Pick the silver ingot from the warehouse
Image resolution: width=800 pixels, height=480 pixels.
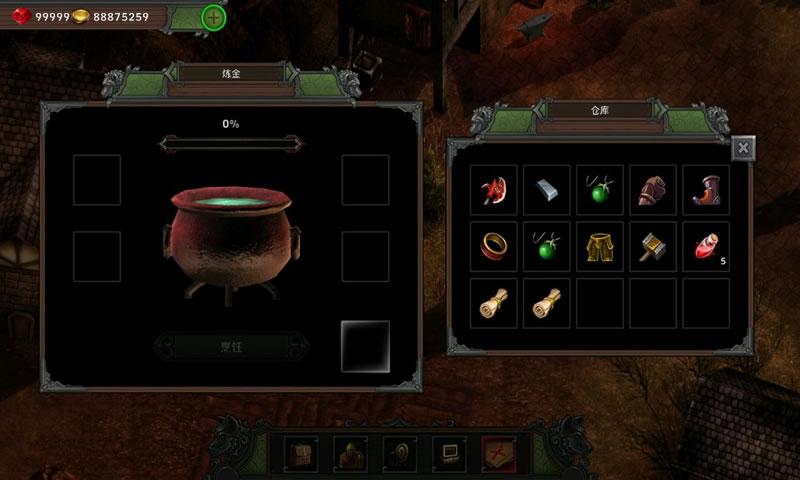click(x=547, y=189)
